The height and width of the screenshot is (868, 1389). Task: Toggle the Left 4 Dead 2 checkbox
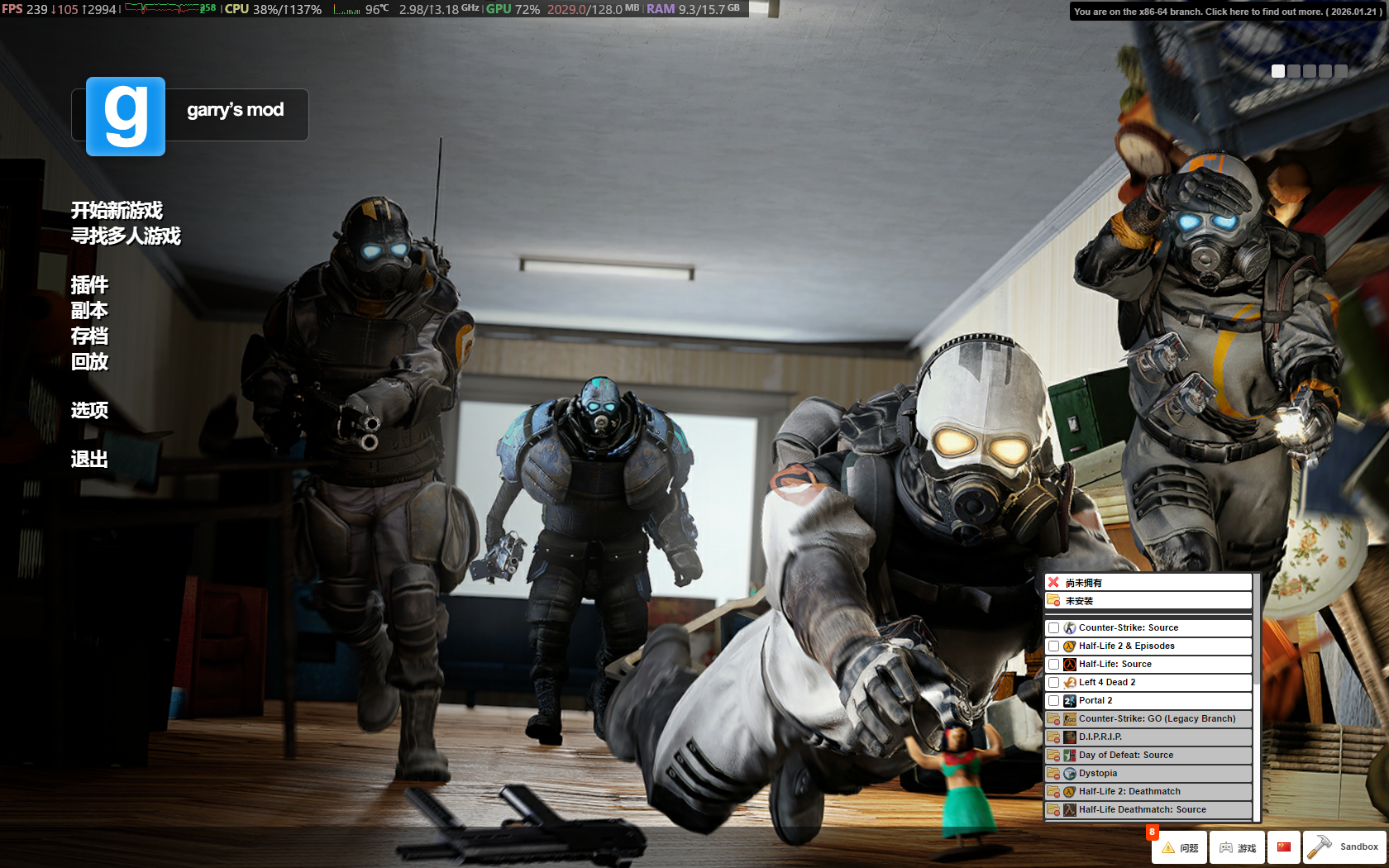tap(1053, 683)
